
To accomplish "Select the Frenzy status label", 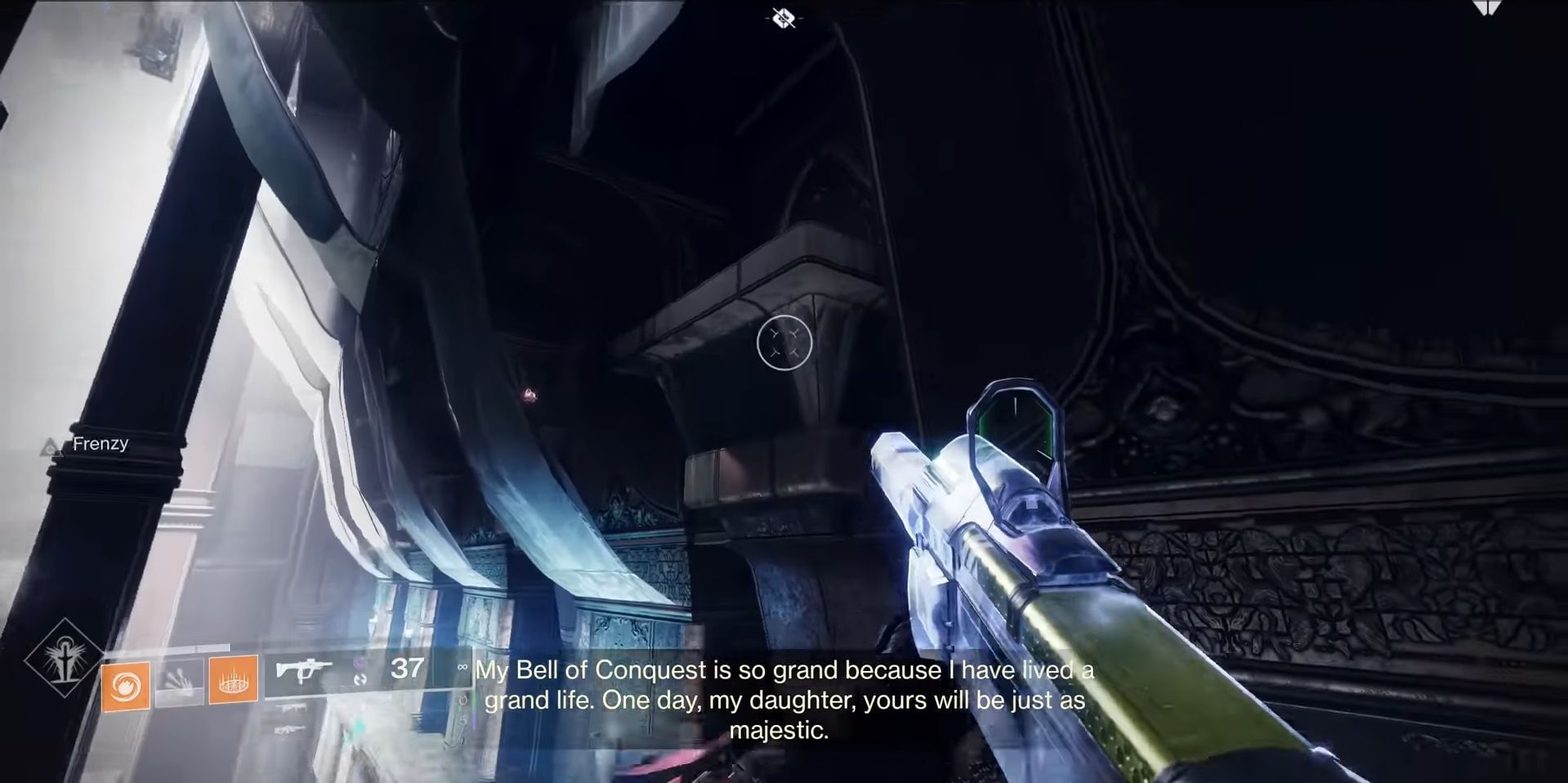I will coord(100,443).
